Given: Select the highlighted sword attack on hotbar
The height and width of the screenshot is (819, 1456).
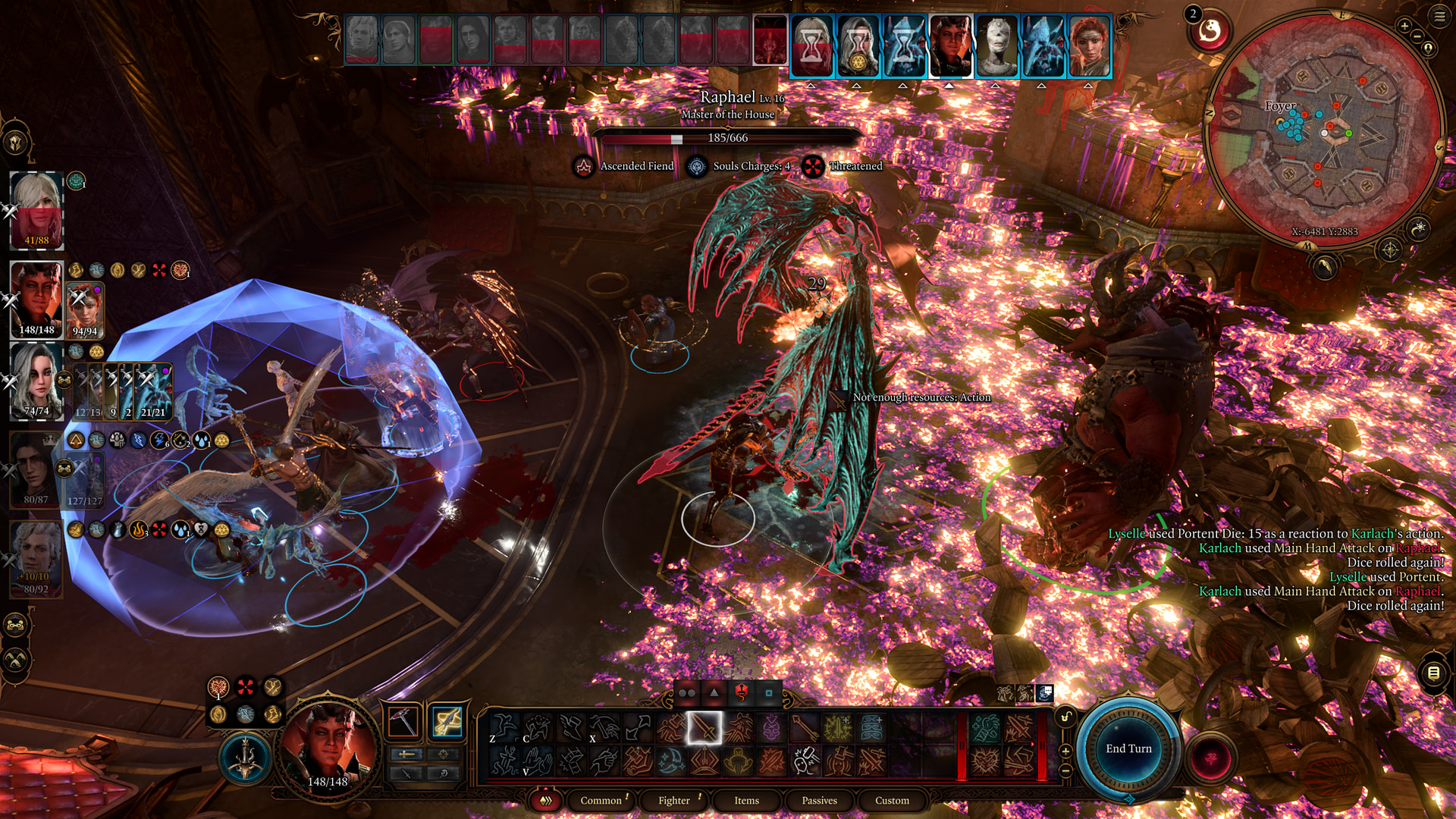Looking at the screenshot, I should [704, 729].
